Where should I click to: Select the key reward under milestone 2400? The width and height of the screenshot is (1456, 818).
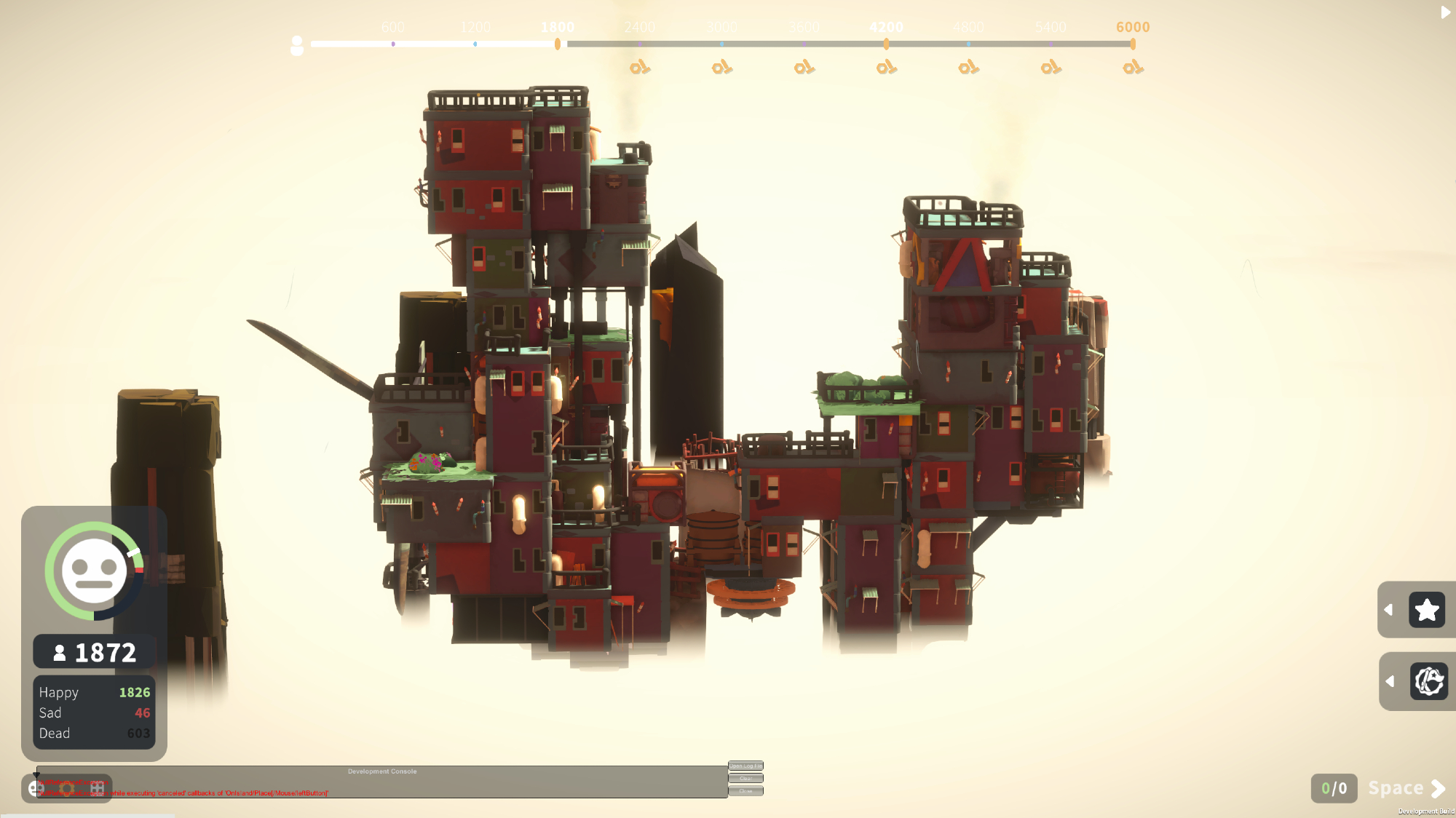click(639, 68)
